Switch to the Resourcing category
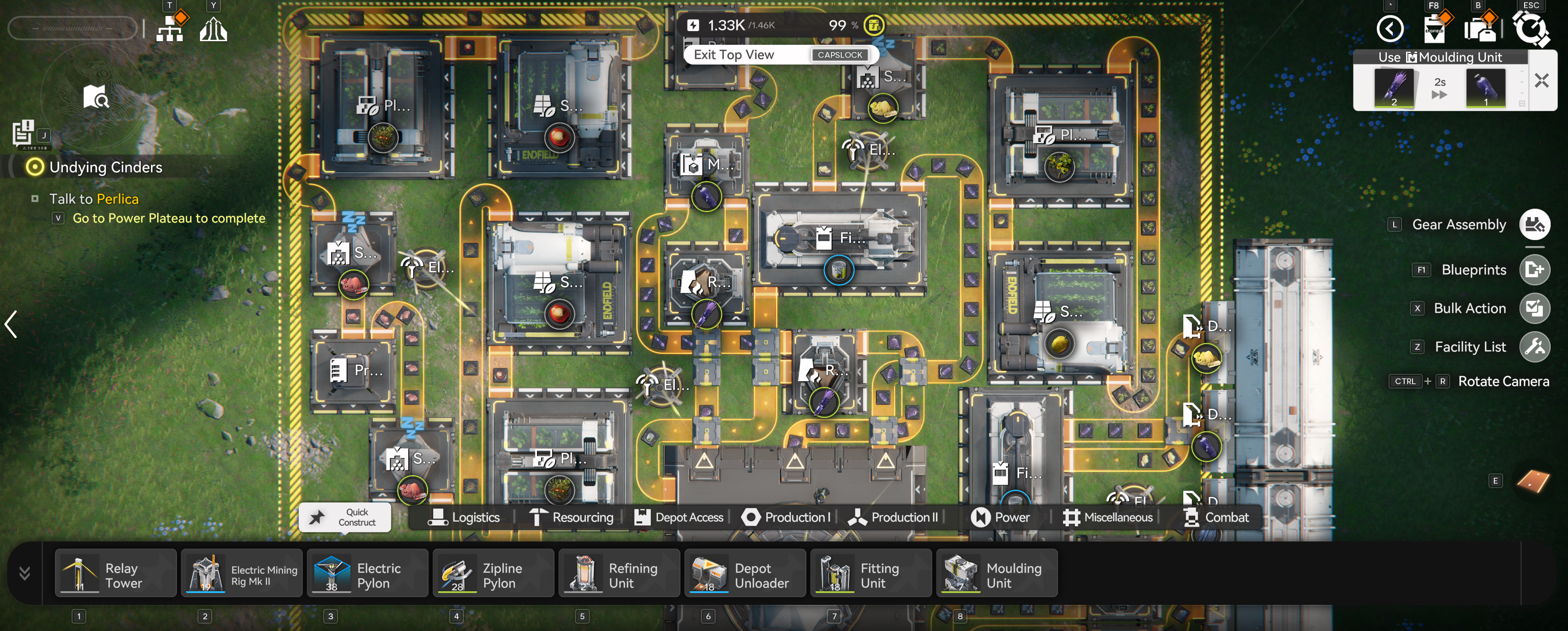 coord(572,517)
